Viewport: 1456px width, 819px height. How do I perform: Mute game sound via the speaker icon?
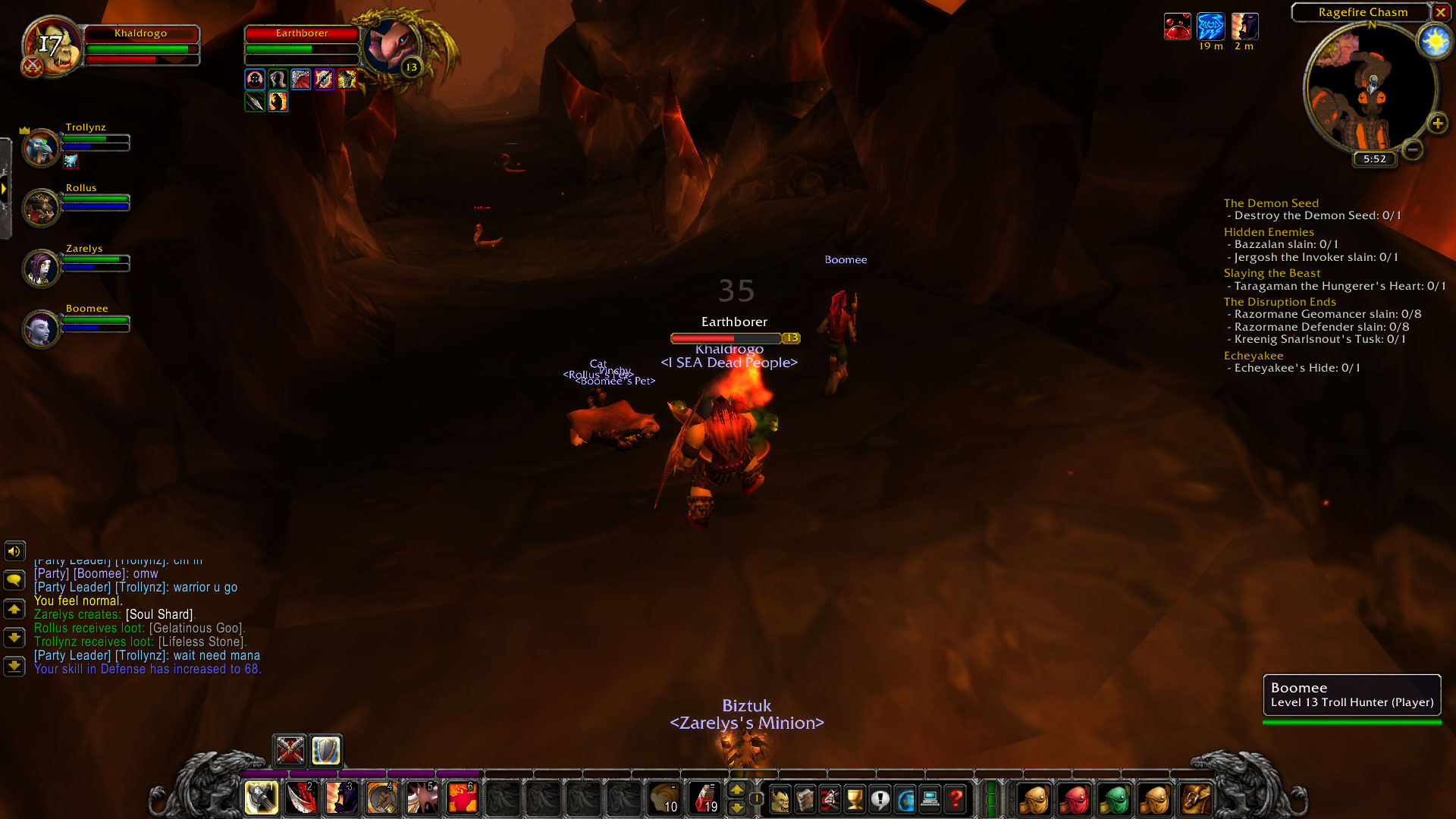point(14,551)
